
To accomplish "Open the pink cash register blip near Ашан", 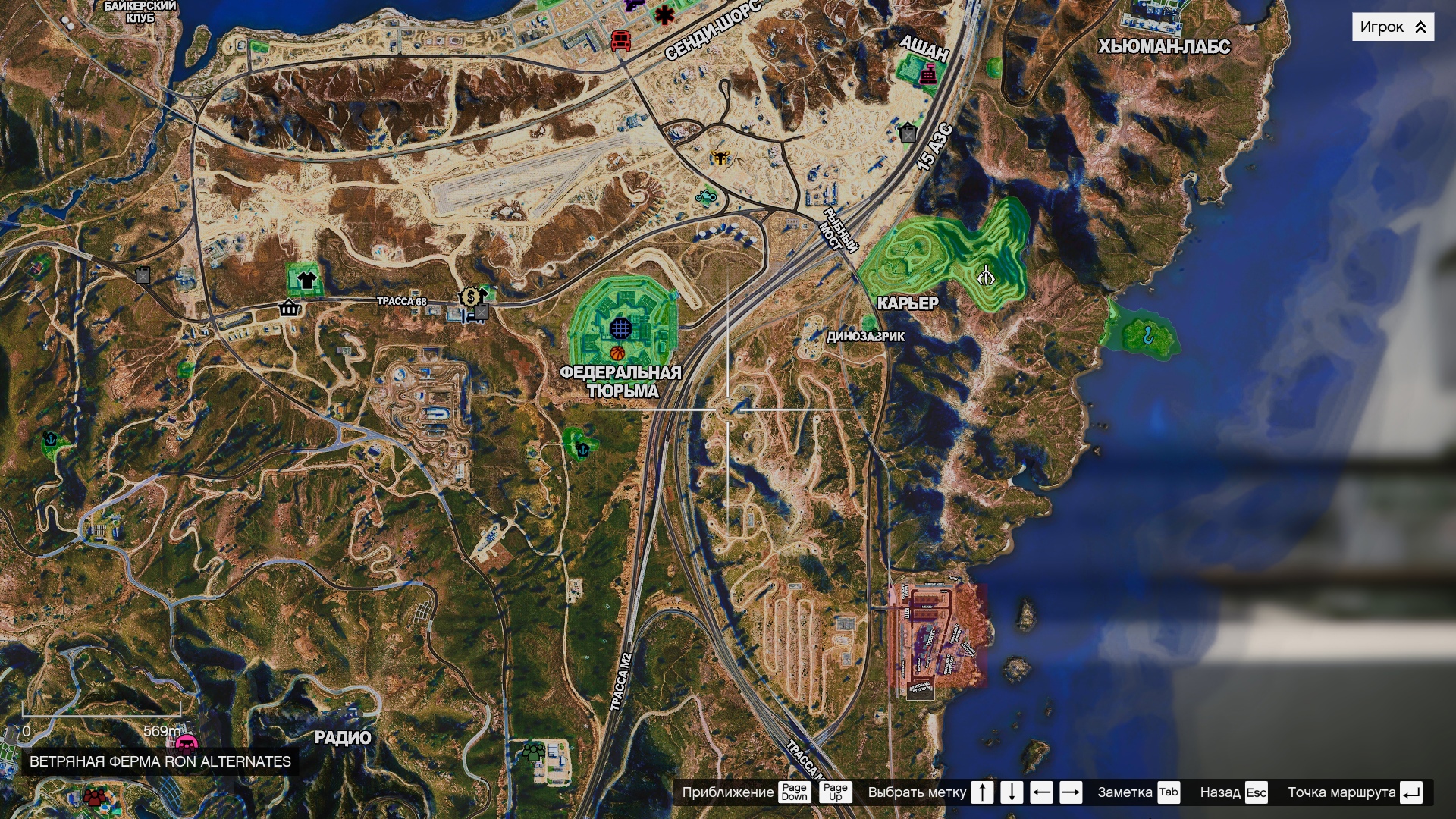I will (x=929, y=74).
